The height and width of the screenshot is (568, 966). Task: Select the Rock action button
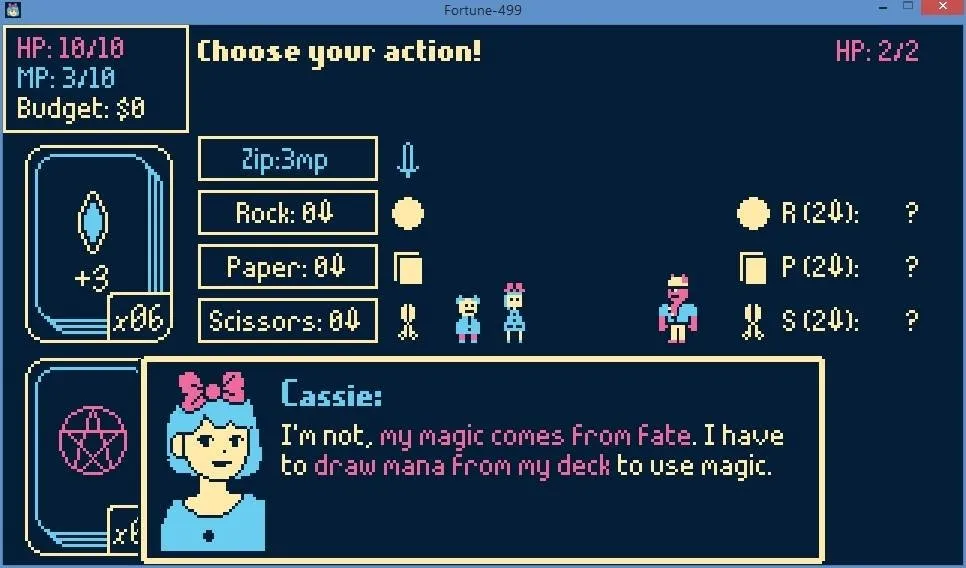pyautogui.click(x=288, y=213)
